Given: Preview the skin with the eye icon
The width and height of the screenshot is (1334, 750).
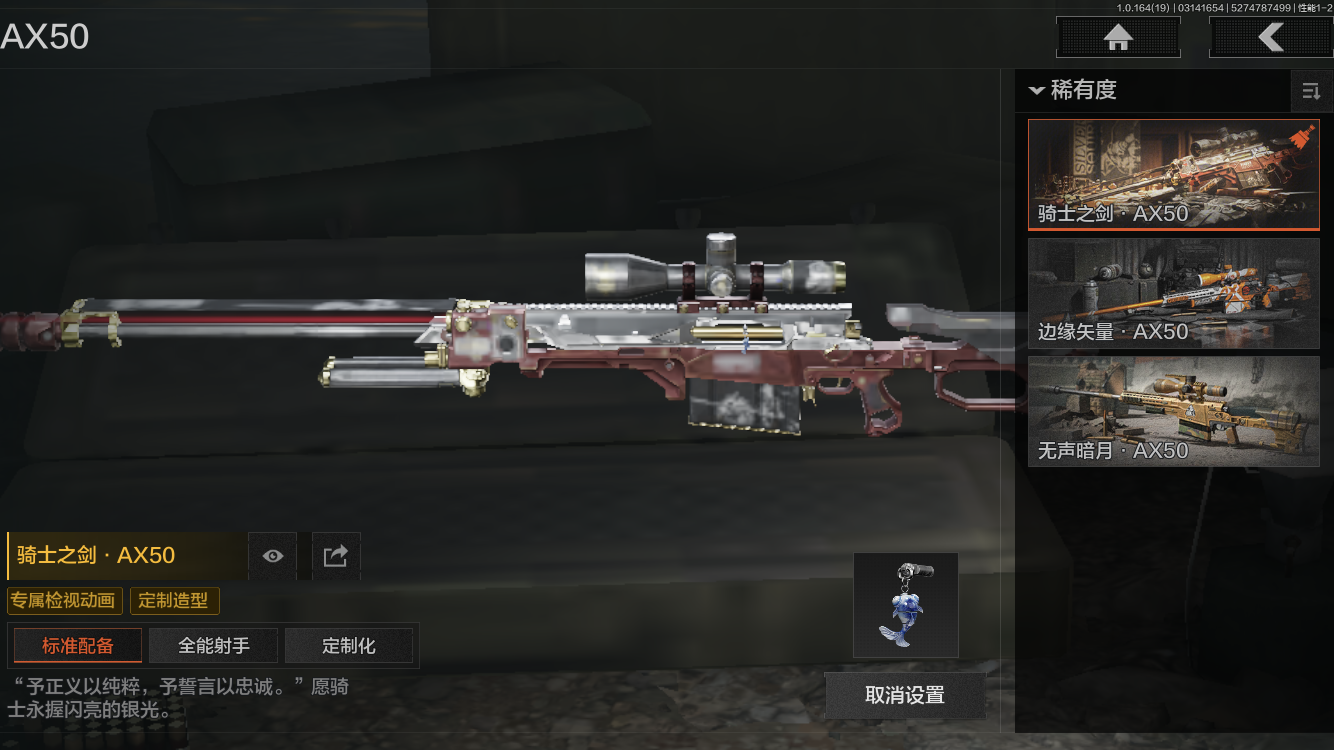Looking at the screenshot, I should [272, 556].
